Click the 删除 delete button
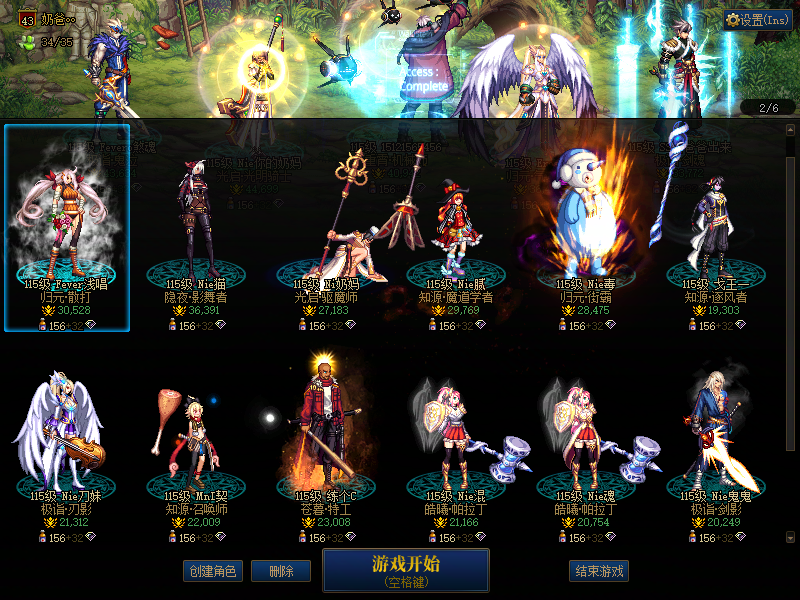This screenshot has height=600, width=800. [x=280, y=571]
